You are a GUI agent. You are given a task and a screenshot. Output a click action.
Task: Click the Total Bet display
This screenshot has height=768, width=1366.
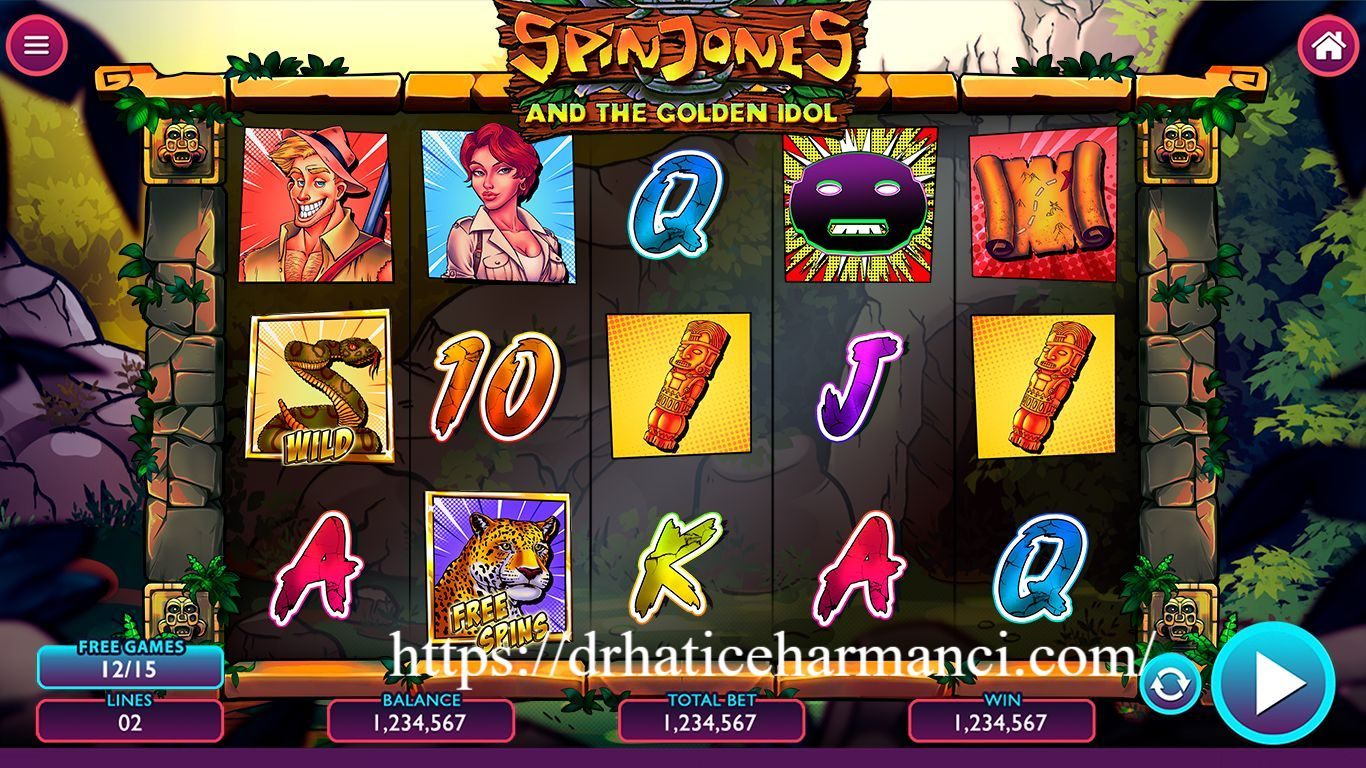tap(710, 721)
